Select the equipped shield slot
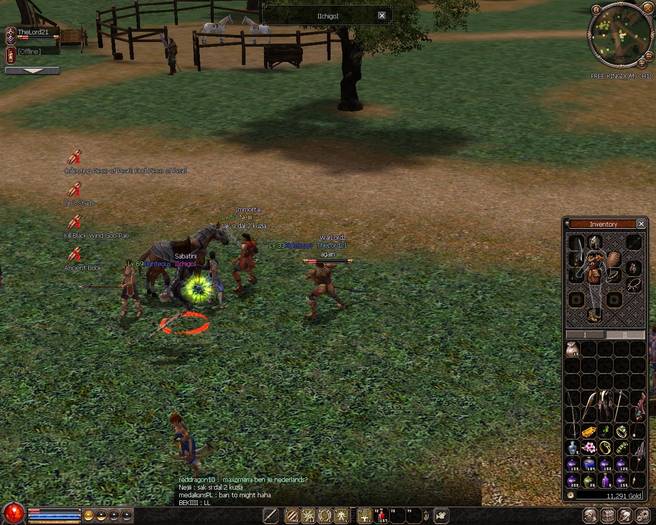The width and height of the screenshot is (656, 525). point(614,259)
